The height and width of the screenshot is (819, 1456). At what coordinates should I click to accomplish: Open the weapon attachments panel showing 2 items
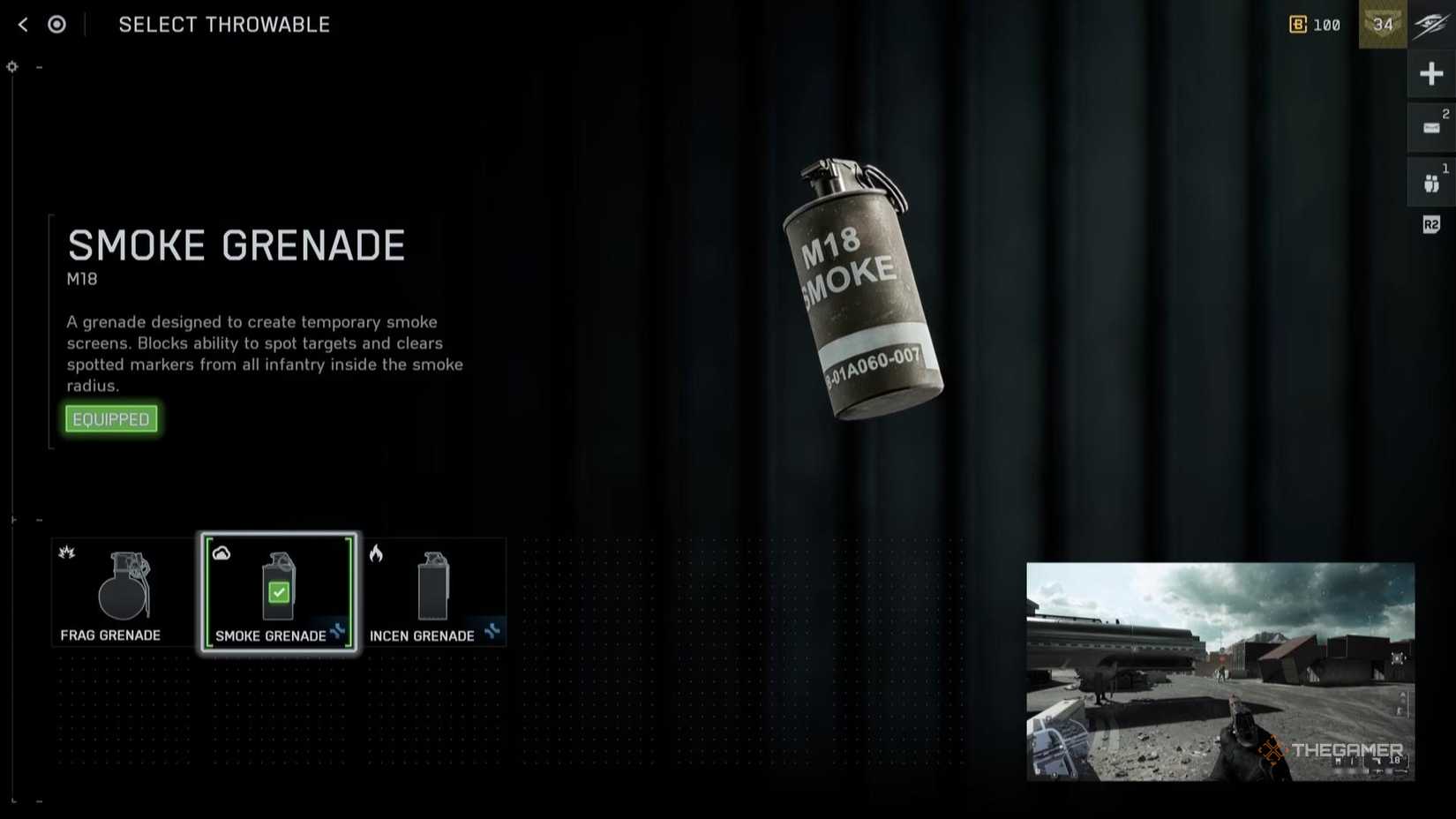[x=1431, y=127]
